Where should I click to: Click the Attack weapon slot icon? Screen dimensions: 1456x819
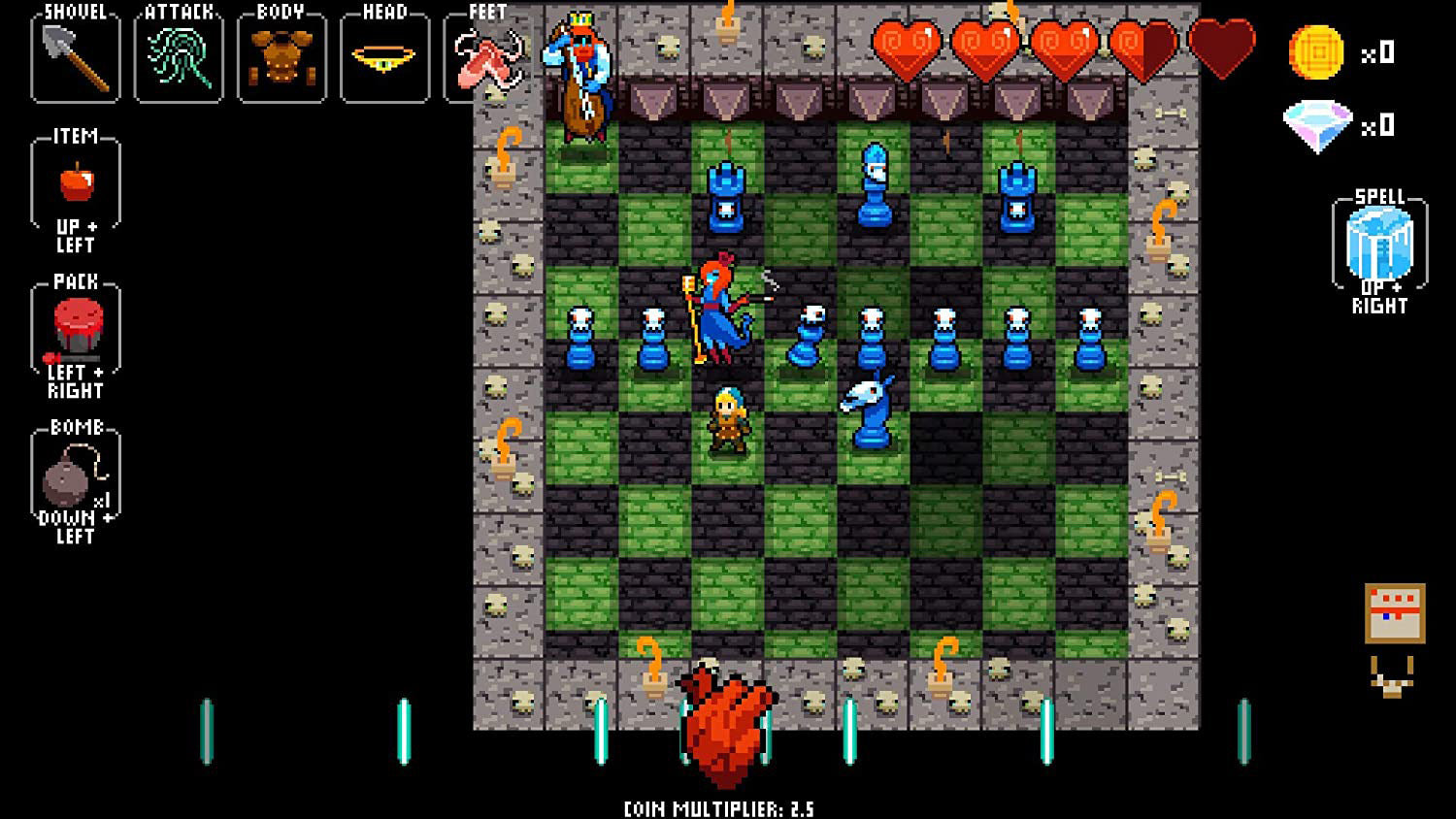point(178,56)
